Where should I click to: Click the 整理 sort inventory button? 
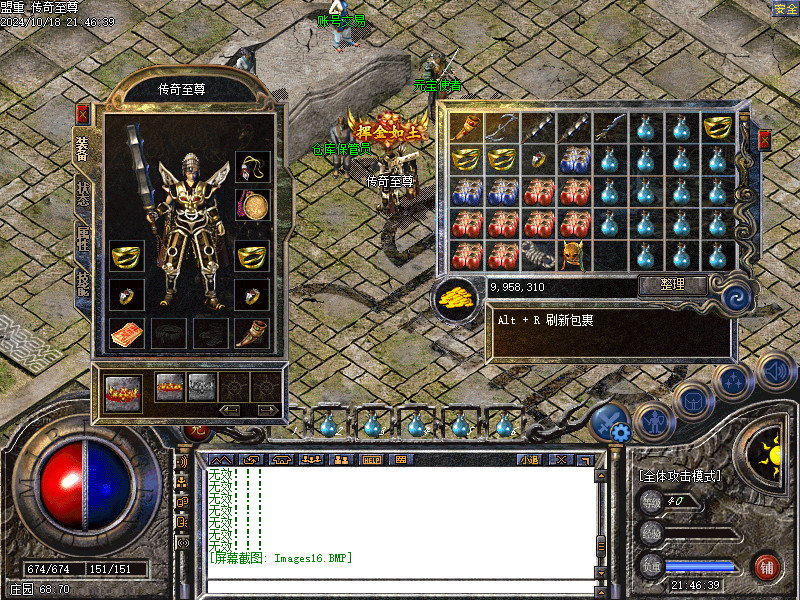673,285
